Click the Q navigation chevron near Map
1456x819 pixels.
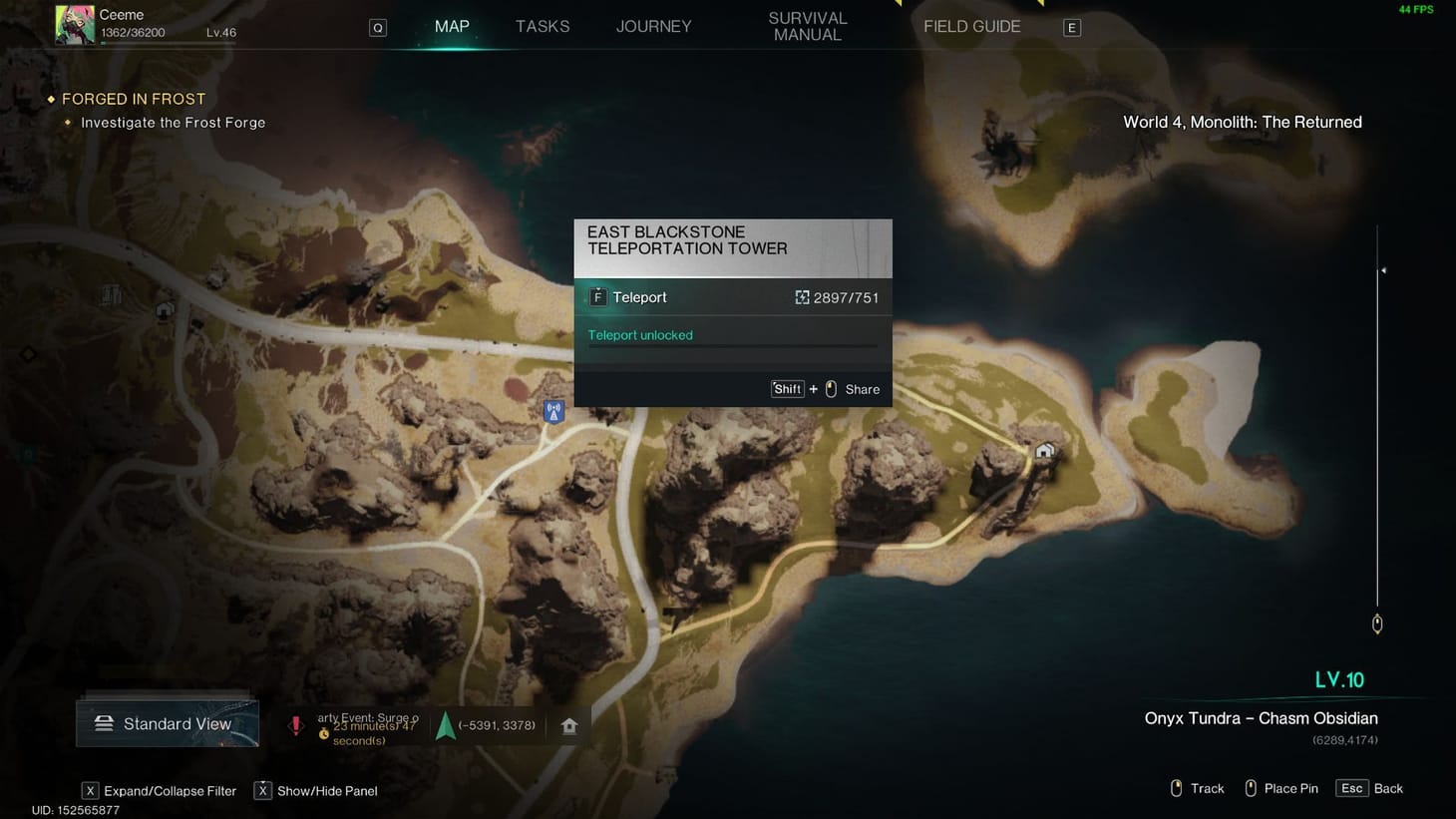tap(377, 27)
